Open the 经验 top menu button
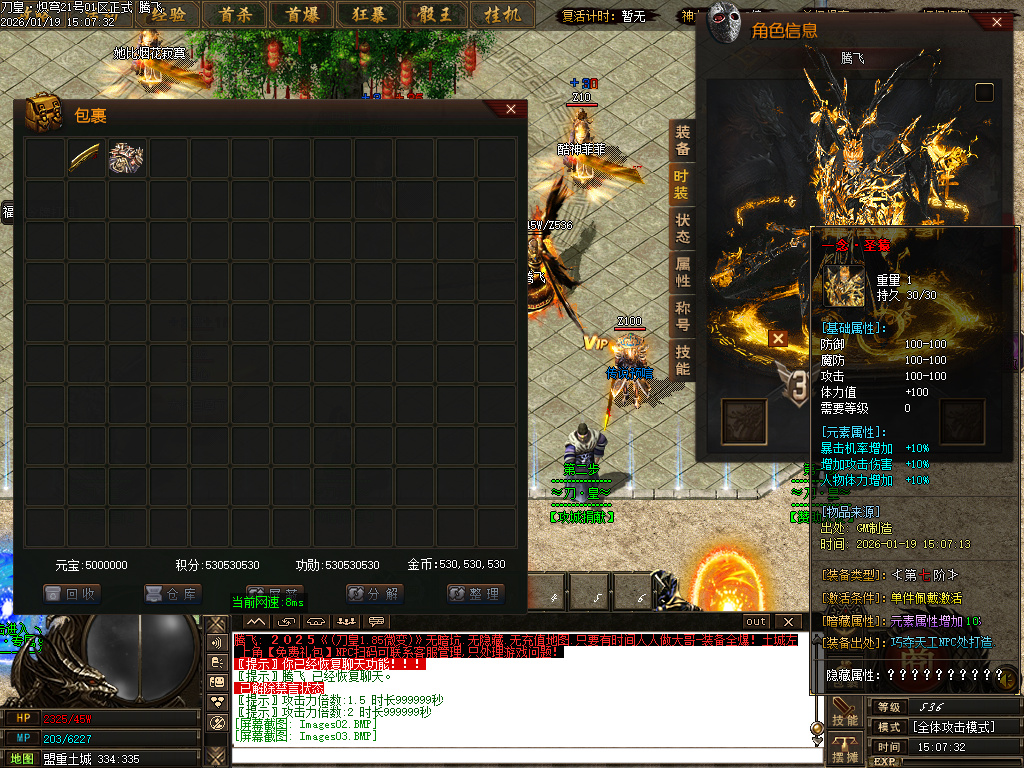The height and width of the screenshot is (768, 1024). 166,14
